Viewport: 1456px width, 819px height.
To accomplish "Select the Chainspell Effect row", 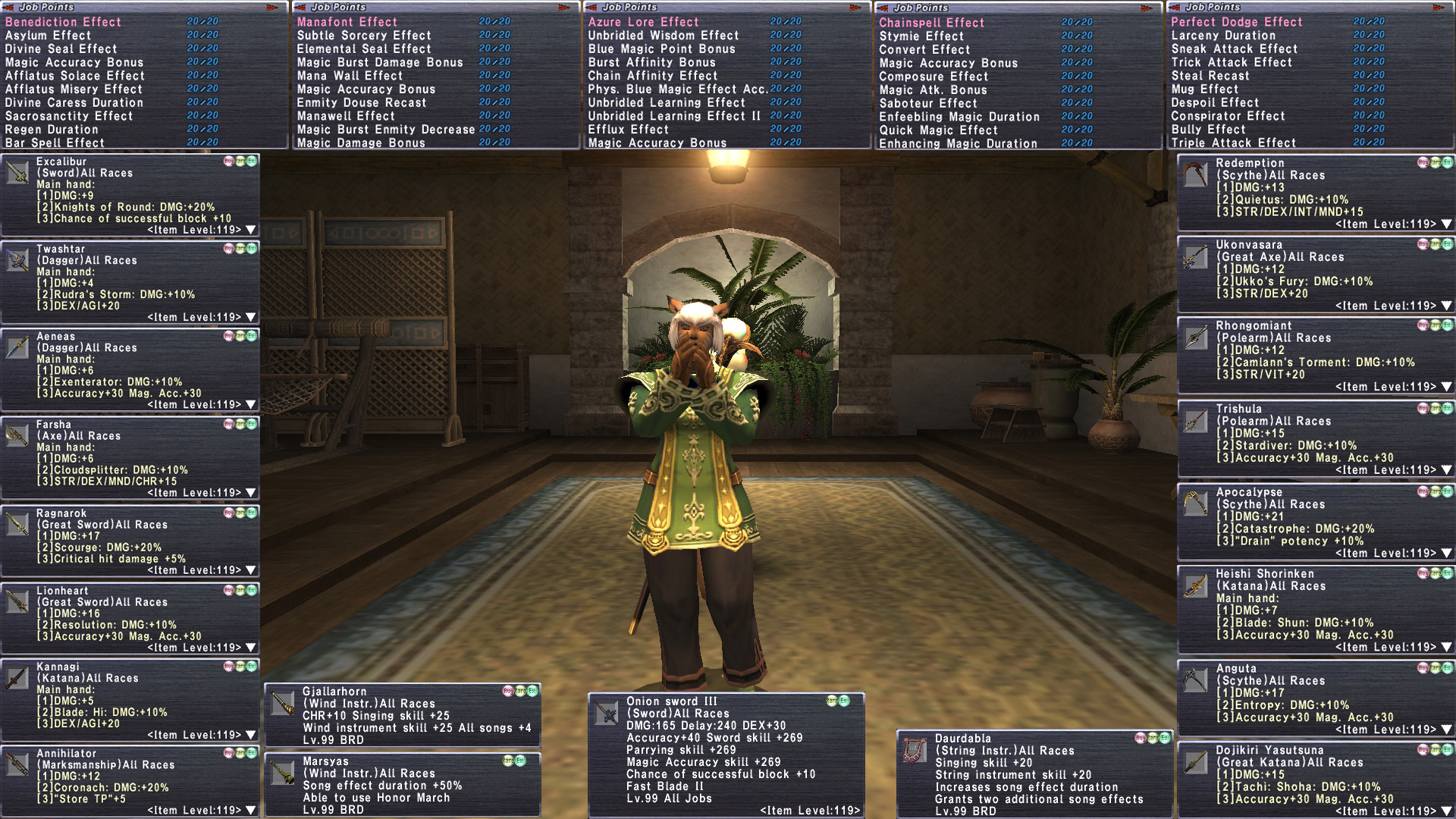I will [x=931, y=23].
